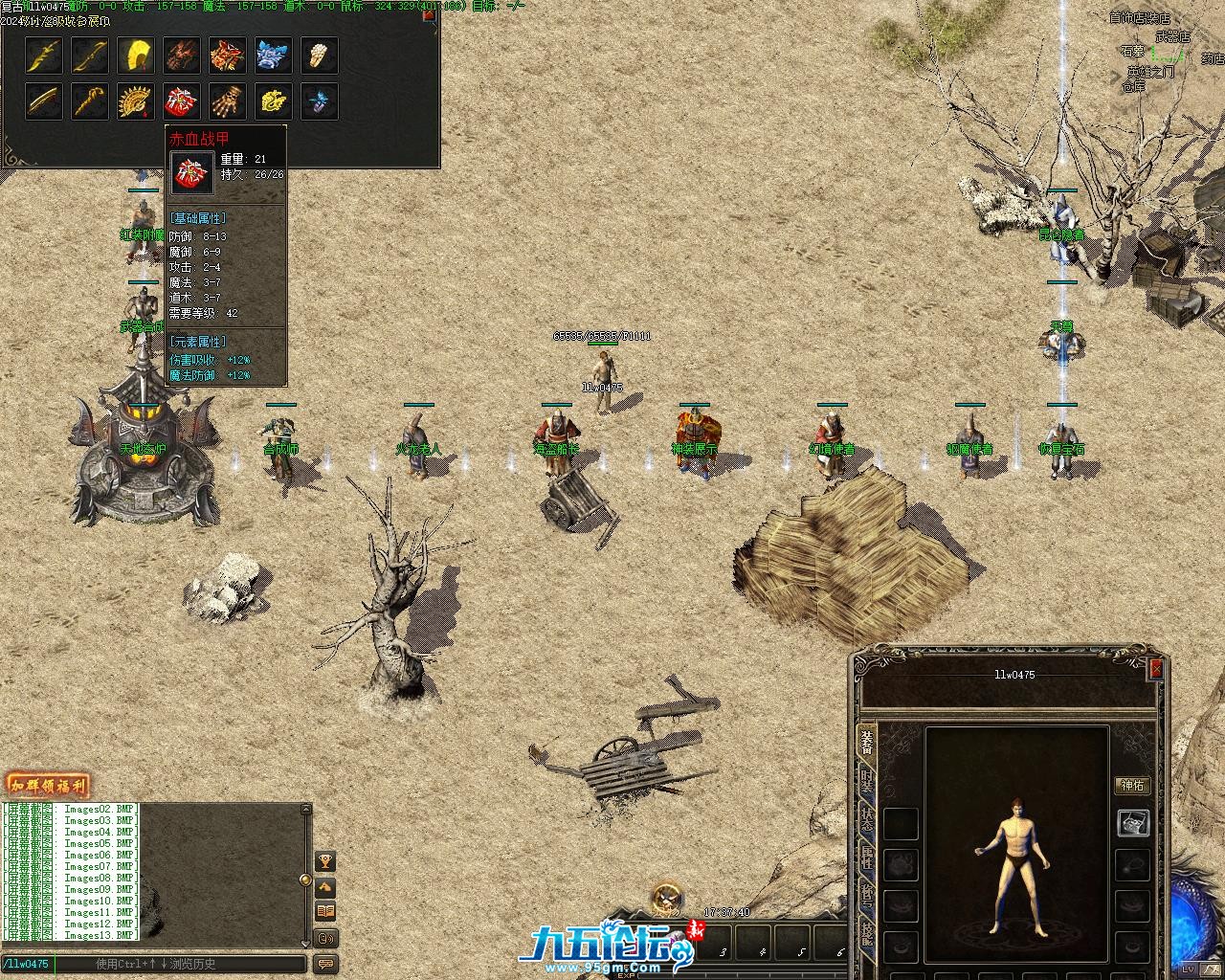The width and height of the screenshot is (1225, 980).
Task: Show the 属性 attributes tab
Action: tap(866, 857)
